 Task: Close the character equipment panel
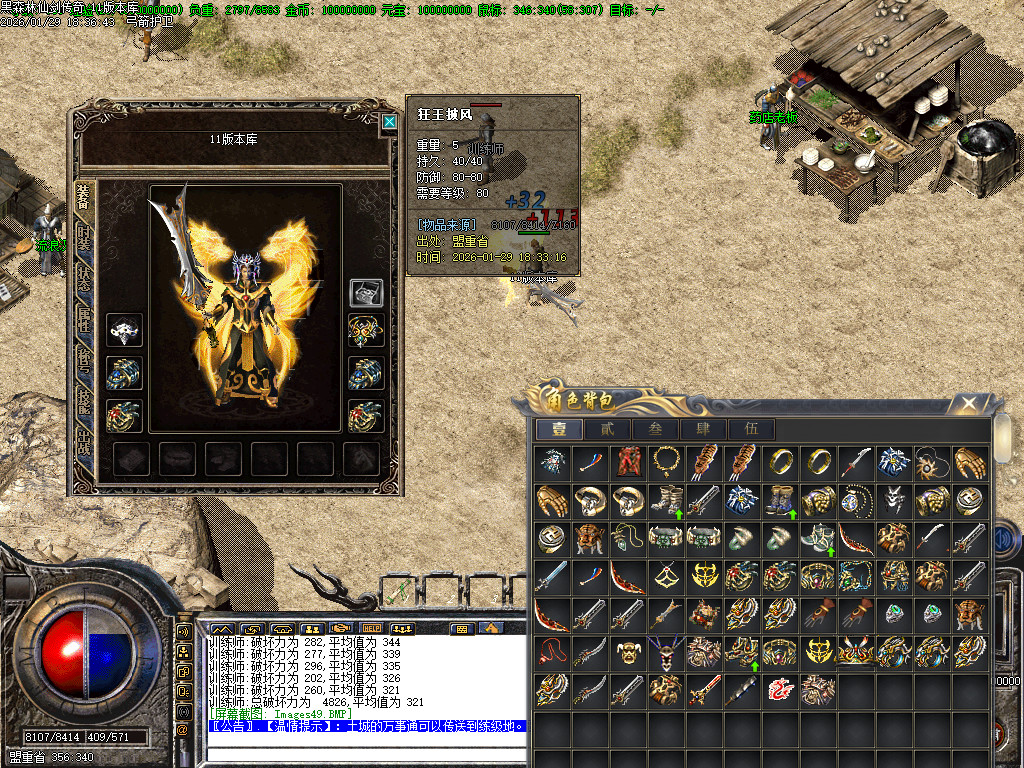tap(389, 122)
